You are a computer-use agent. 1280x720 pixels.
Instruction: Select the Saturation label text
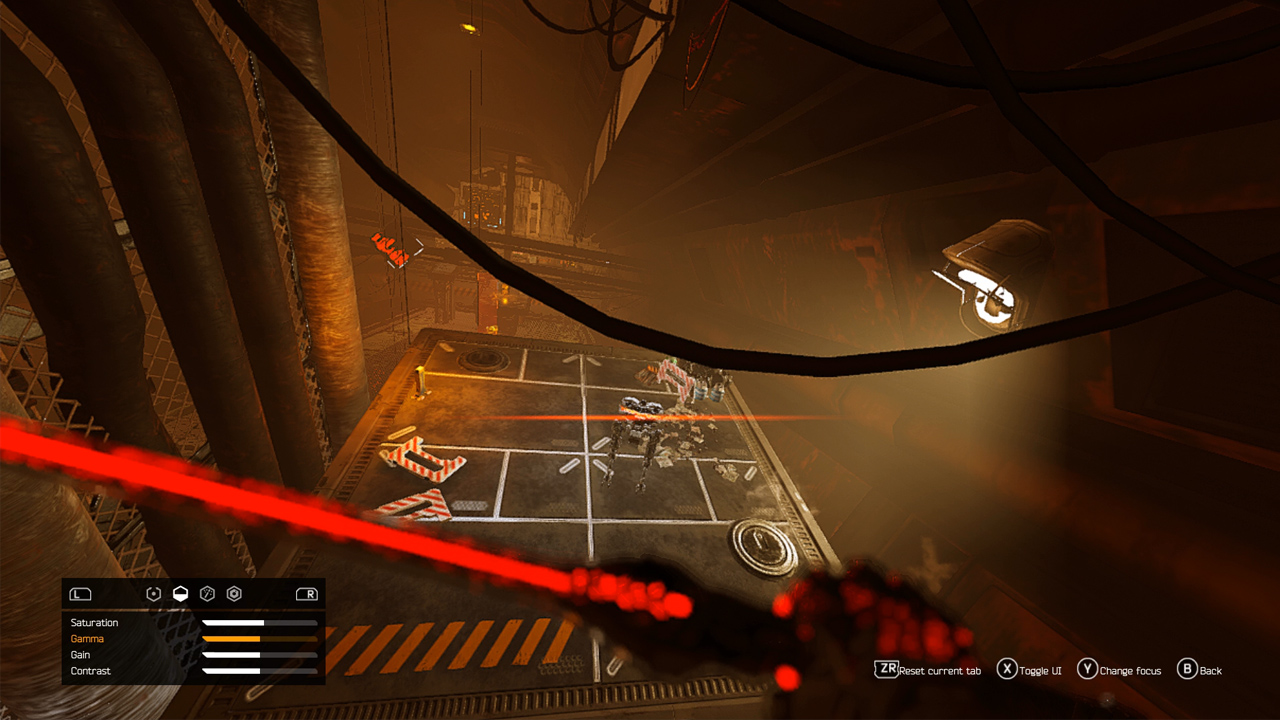94,622
